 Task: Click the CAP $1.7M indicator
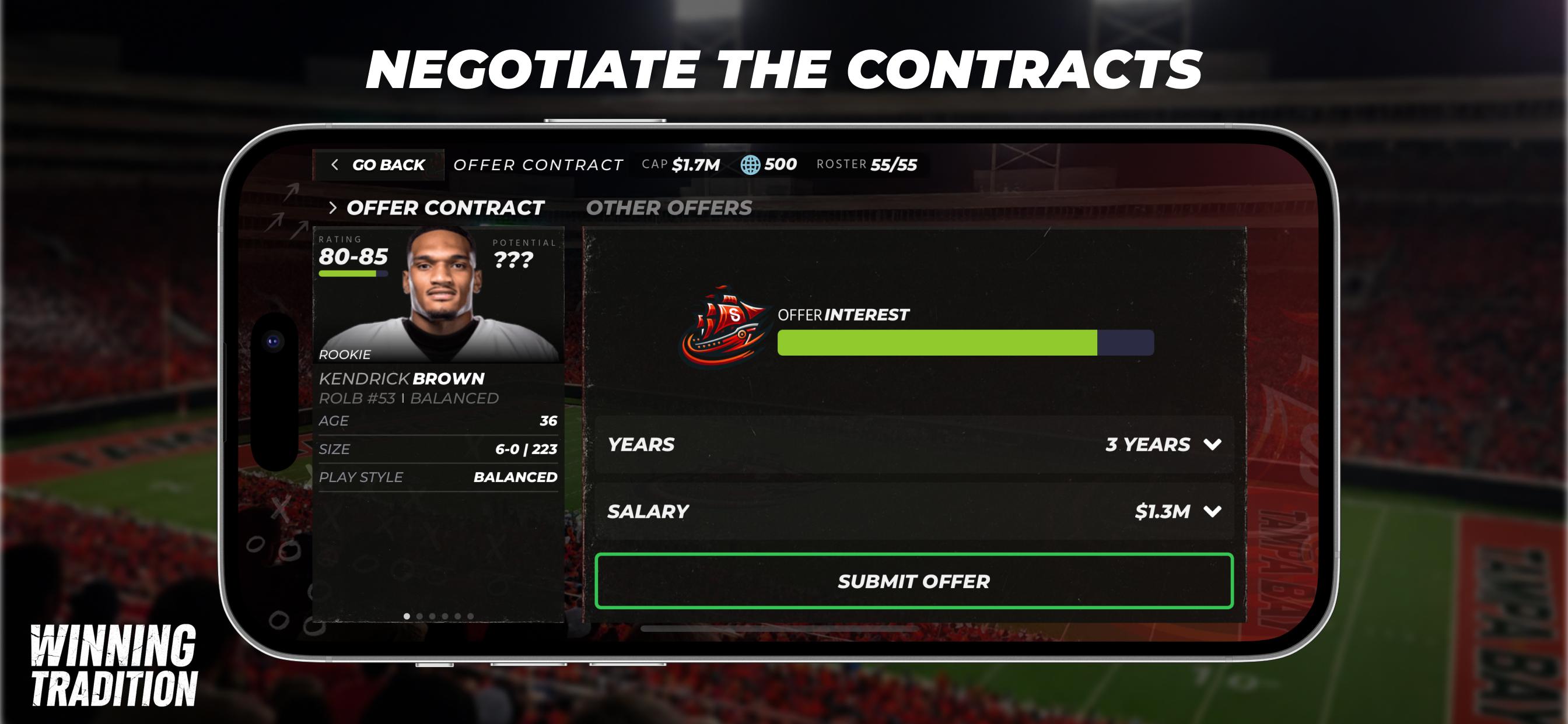682,163
